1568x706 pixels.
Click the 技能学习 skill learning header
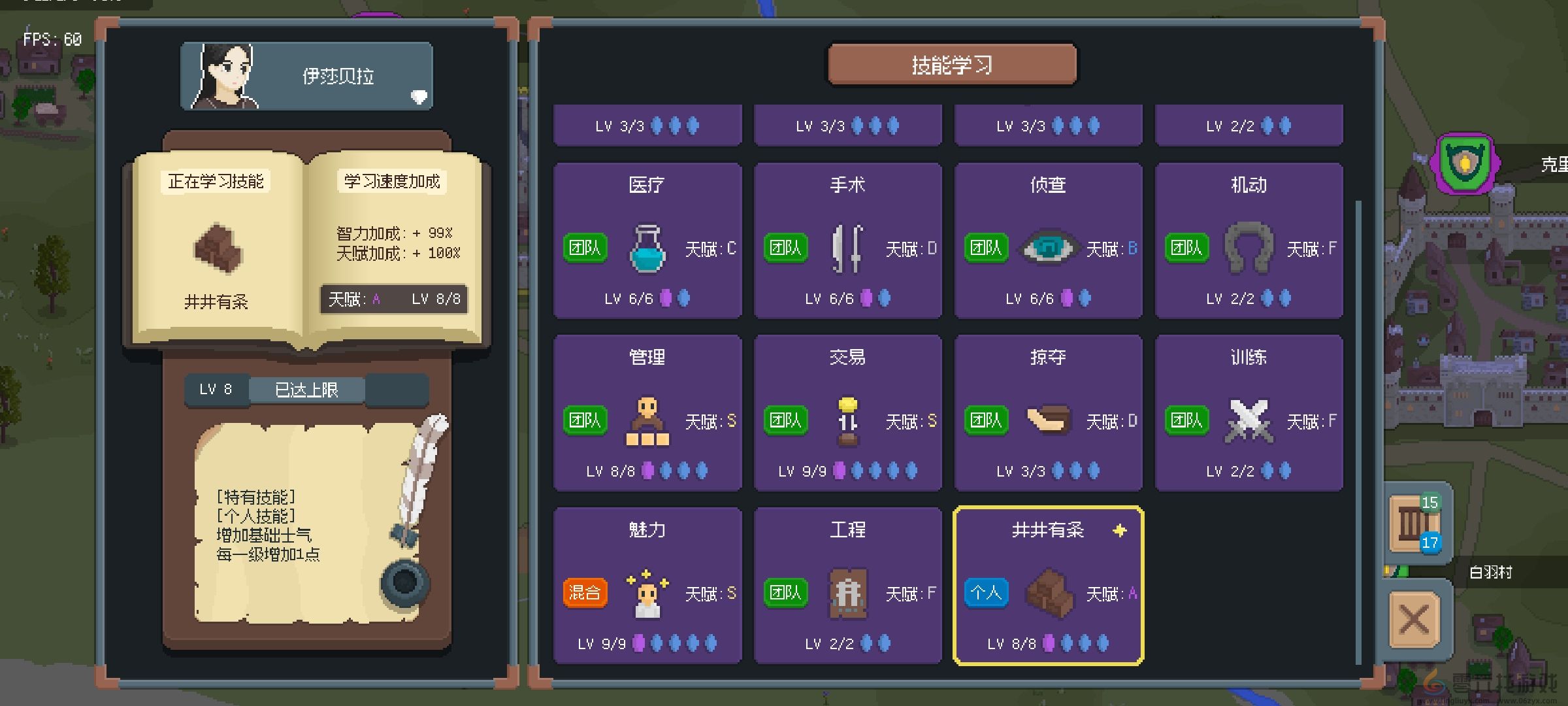pyautogui.click(x=952, y=65)
